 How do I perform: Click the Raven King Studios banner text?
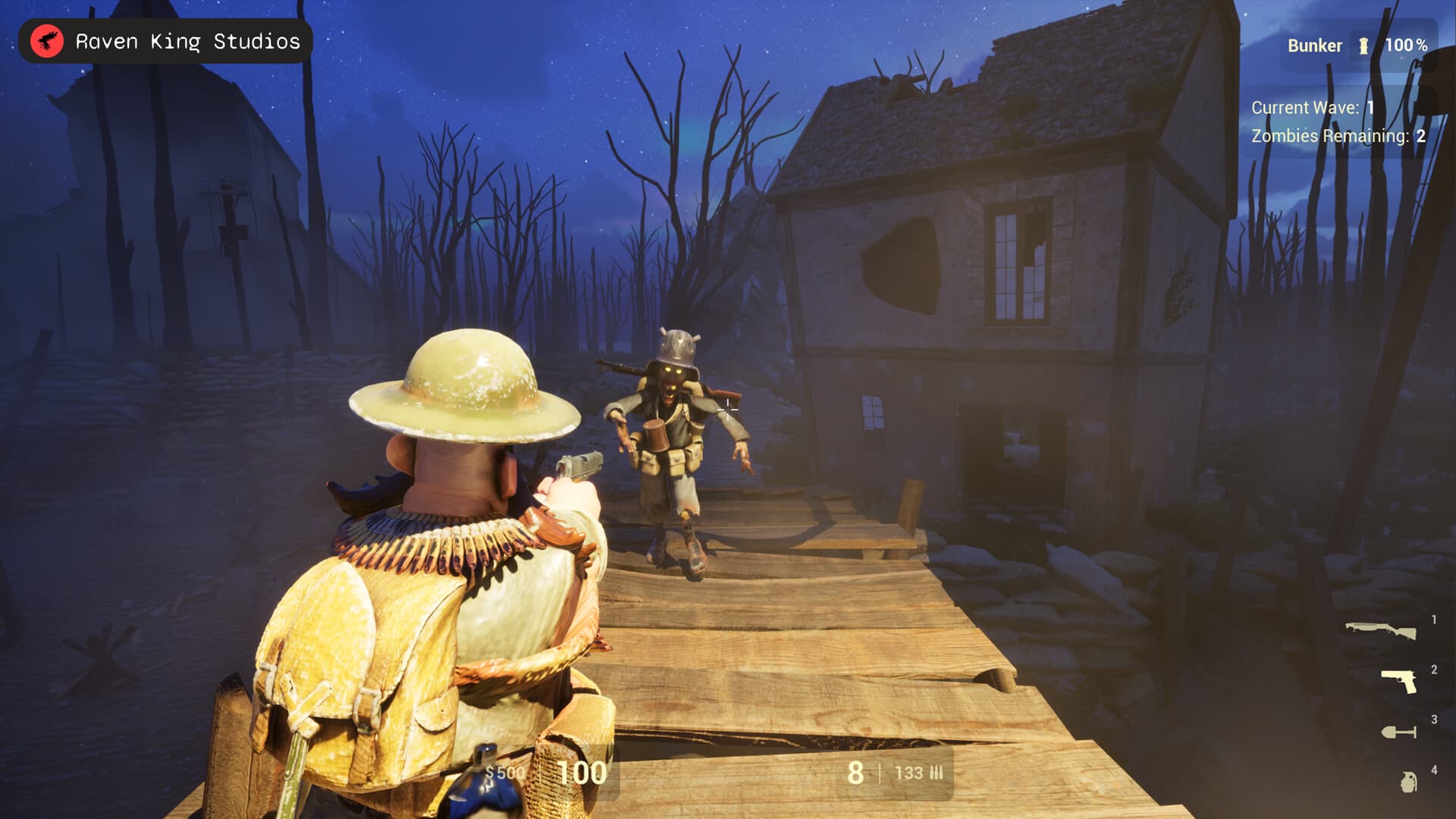pos(187,41)
